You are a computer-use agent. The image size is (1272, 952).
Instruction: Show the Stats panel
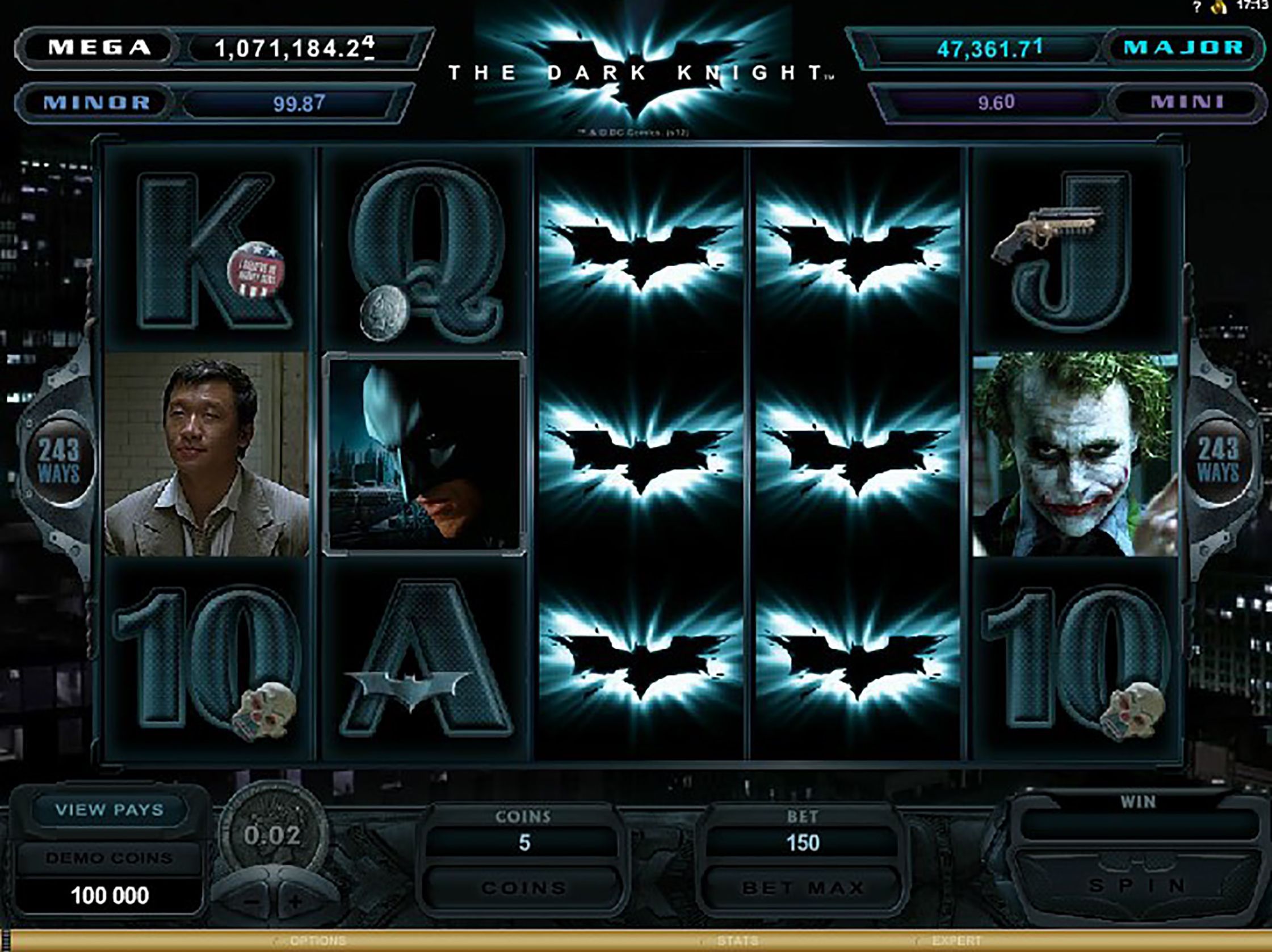(738, 941)
